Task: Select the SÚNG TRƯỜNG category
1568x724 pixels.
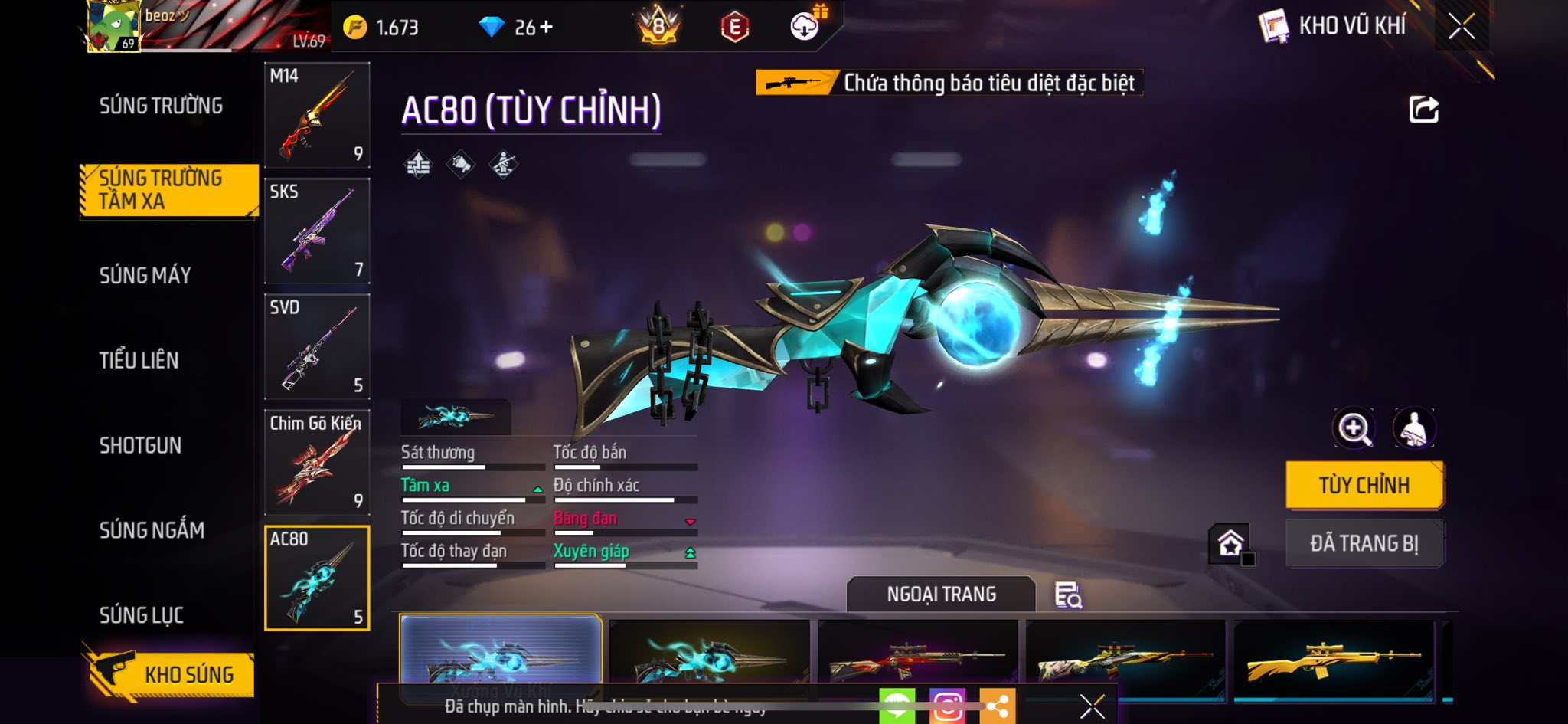Action: [161, 106]
